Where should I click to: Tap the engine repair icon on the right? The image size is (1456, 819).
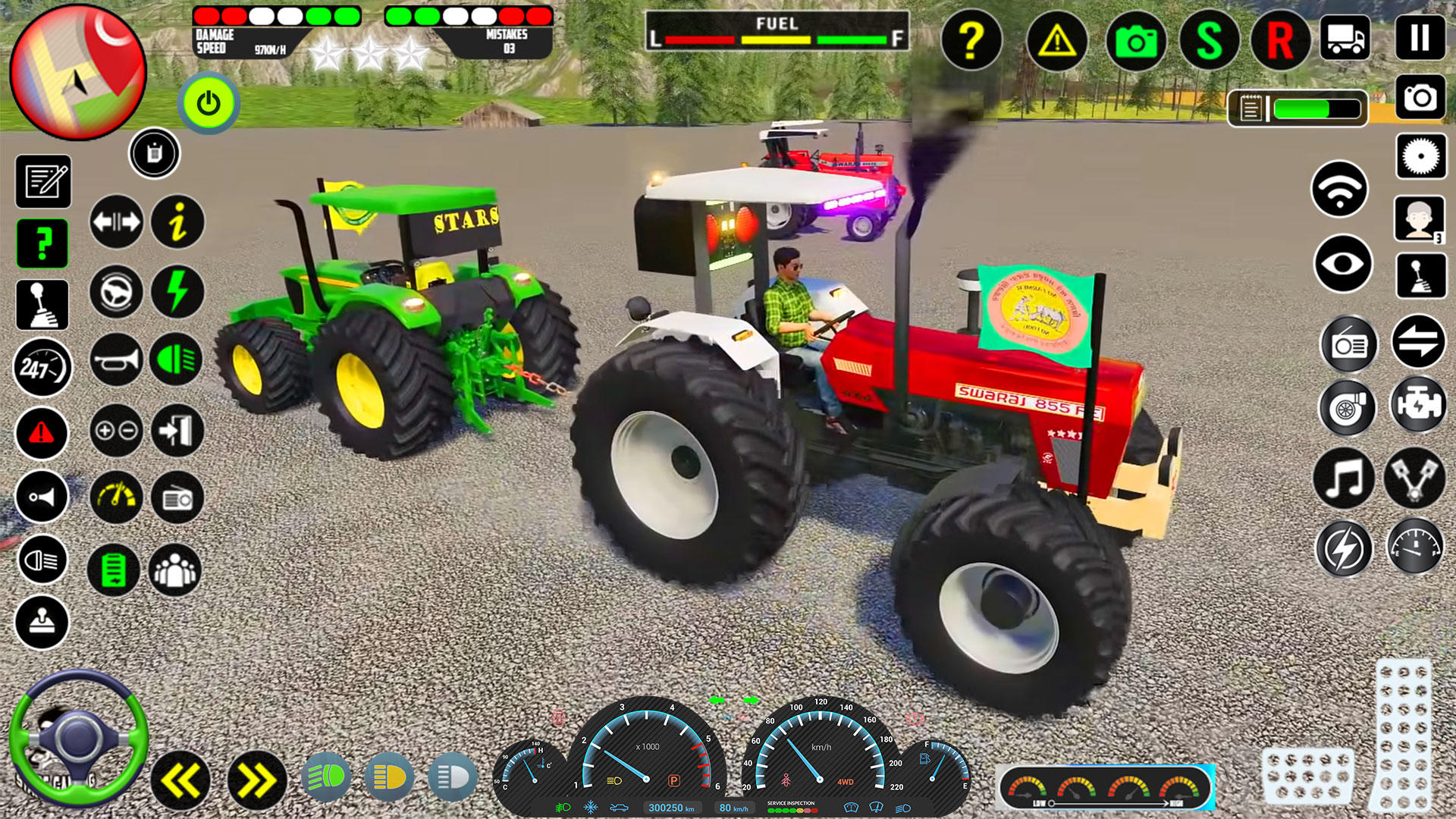[1420, 407]
